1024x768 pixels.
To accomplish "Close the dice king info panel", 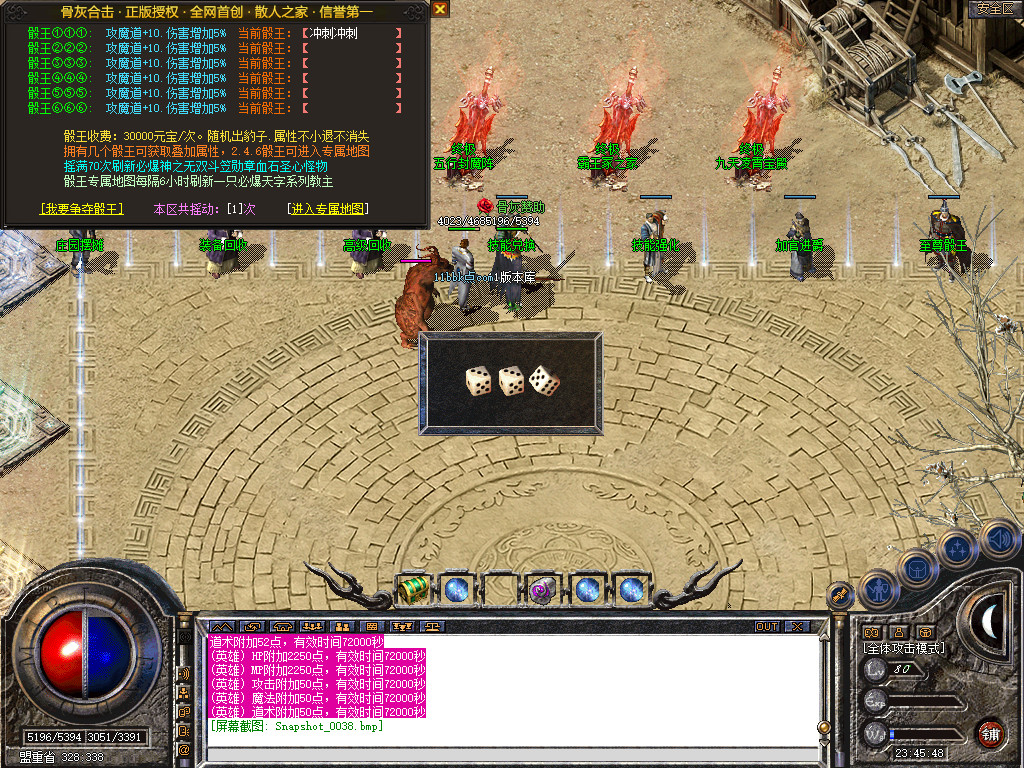I will click(440, 9).
